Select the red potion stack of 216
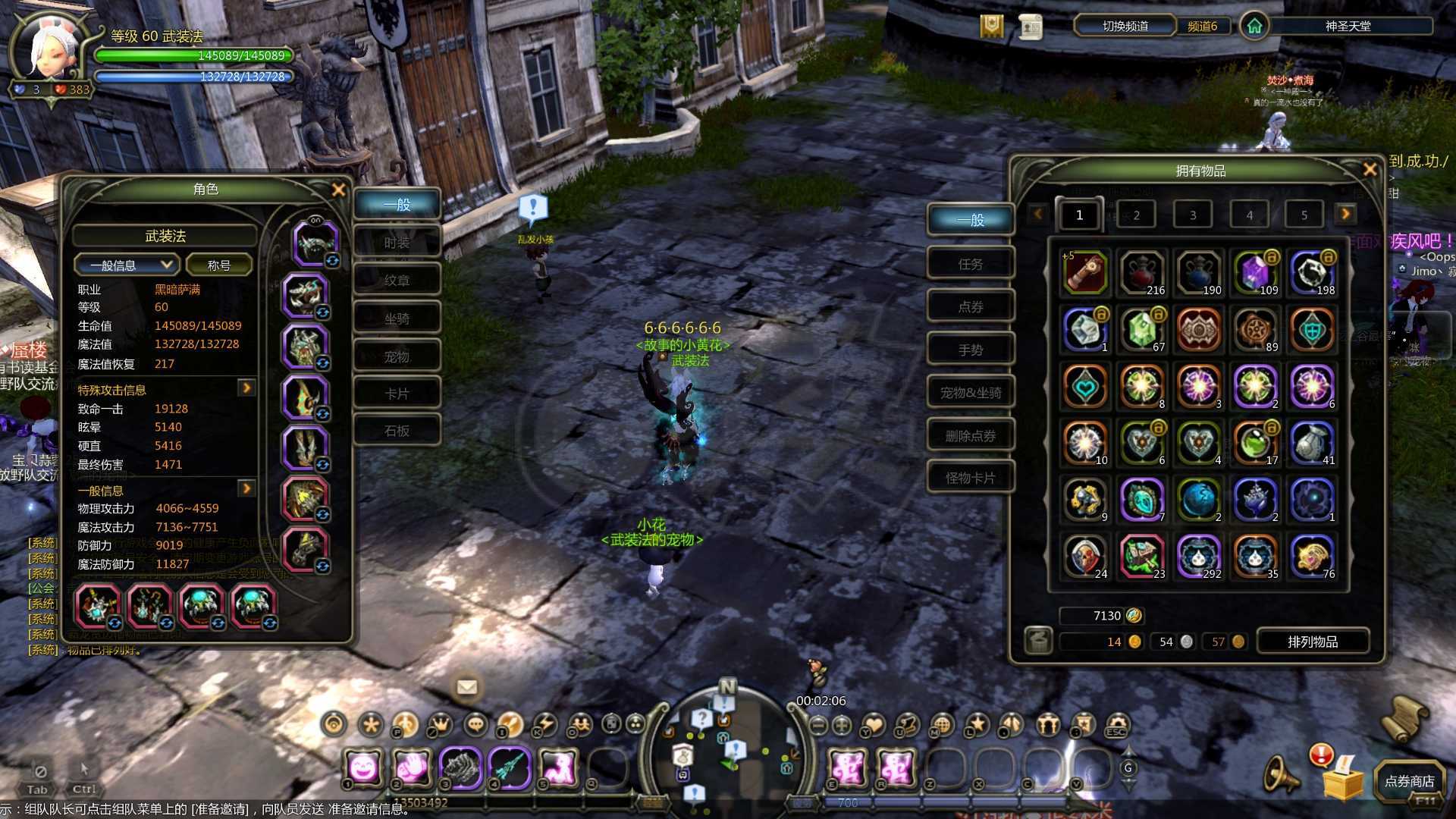The height and width of the screenshot is (819, 1456). click(1141, 272)
